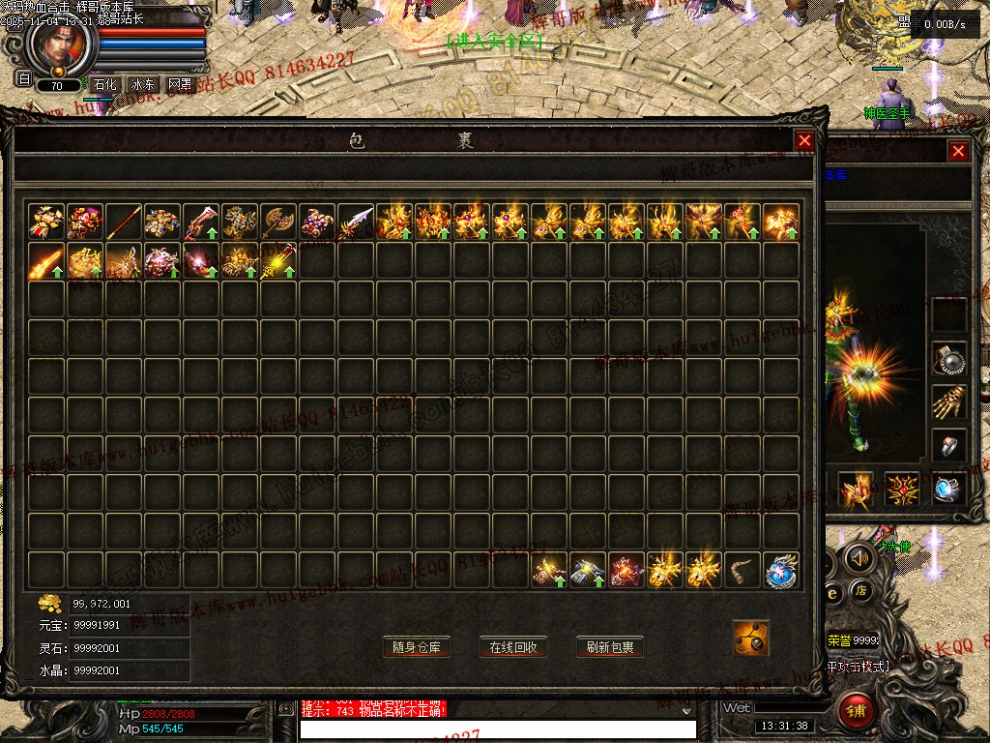Image resolution: width=990 pixels, height=743 pixels.
Task: Select the fiery comet item slot
Action: [47, 261]
